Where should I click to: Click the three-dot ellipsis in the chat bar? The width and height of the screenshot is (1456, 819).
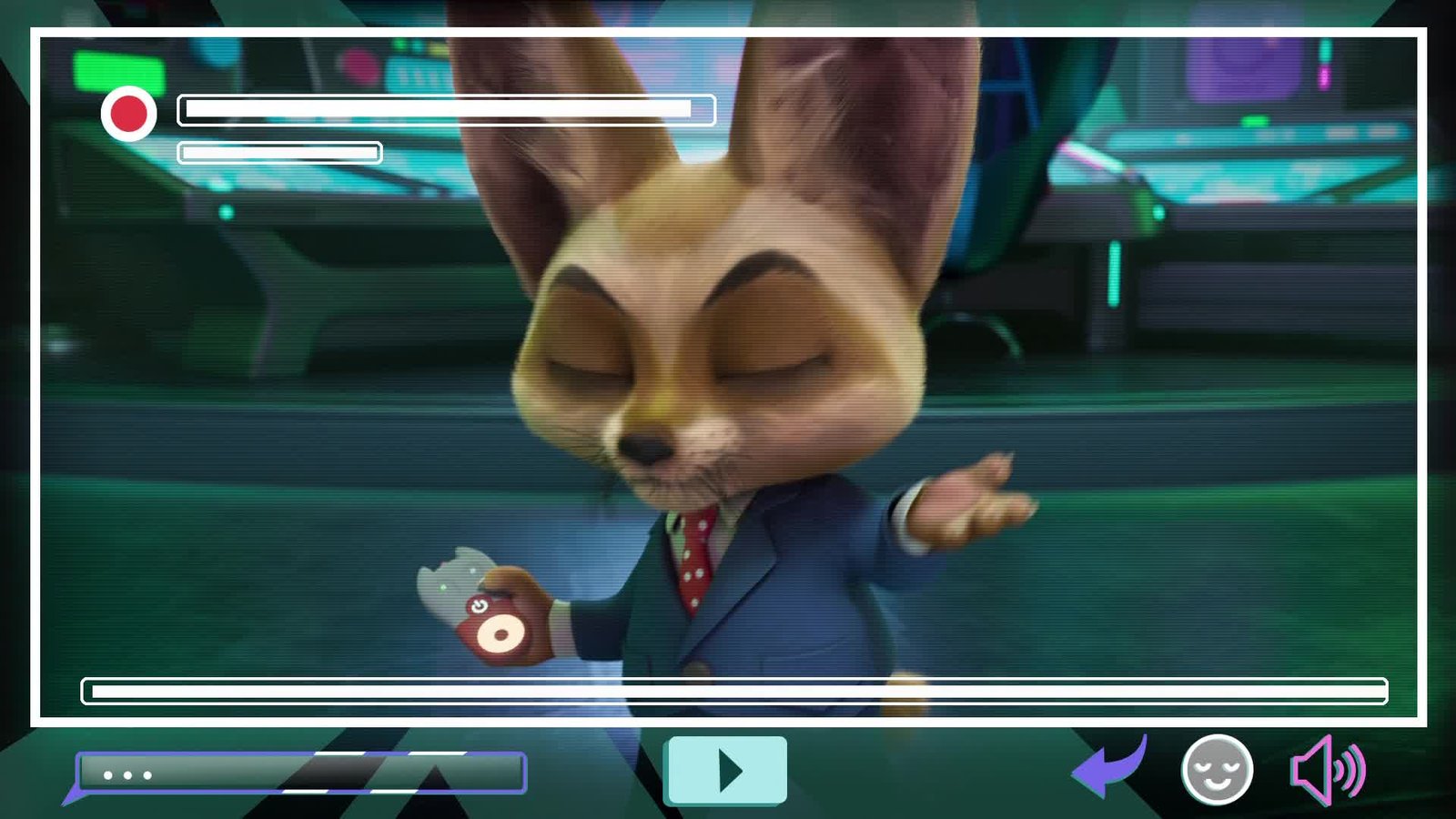click(x=127, y=776)
